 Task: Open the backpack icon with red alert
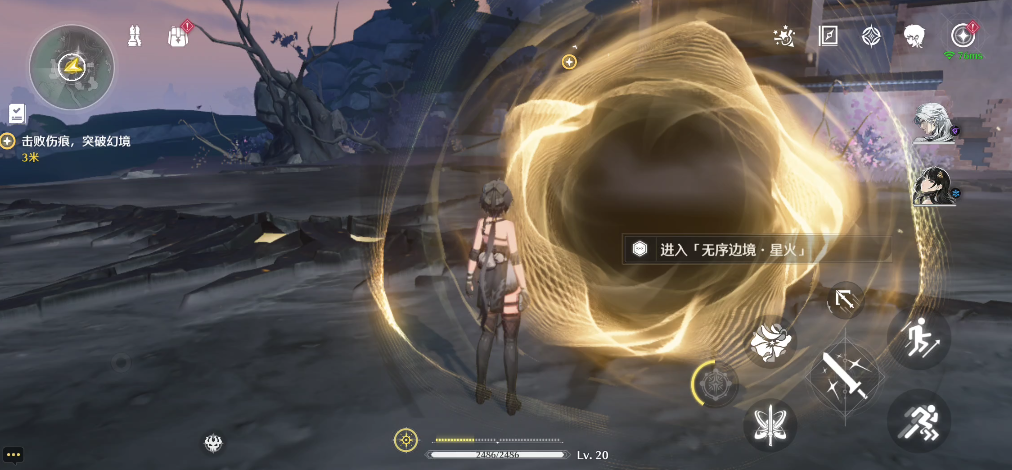[x=178, y=36]
